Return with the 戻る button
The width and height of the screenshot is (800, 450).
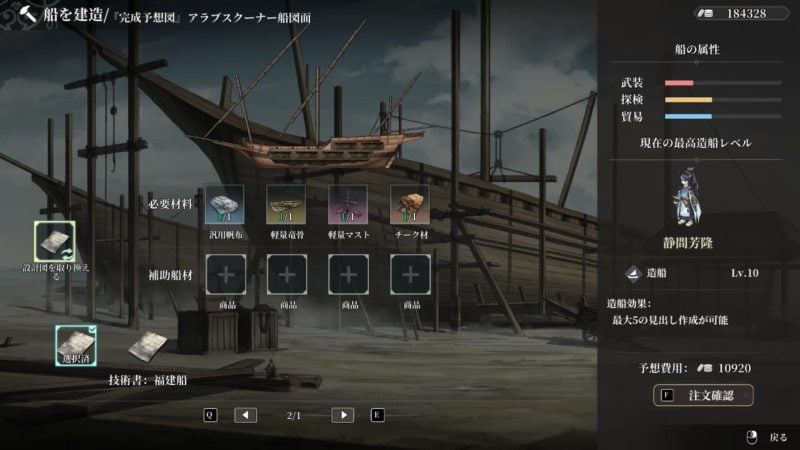pos(770,437)
